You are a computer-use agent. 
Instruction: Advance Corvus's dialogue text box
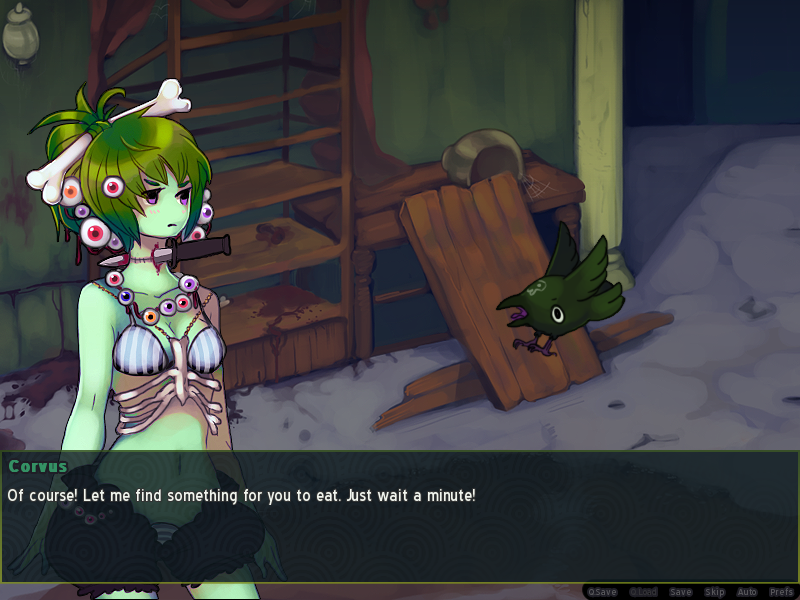click(400, 516)
